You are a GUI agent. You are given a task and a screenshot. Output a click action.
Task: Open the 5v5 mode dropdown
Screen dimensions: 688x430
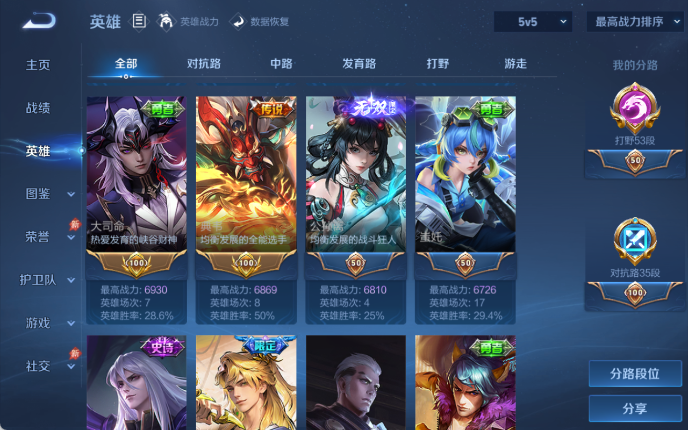pyautogui.click(x=532, y=21)
